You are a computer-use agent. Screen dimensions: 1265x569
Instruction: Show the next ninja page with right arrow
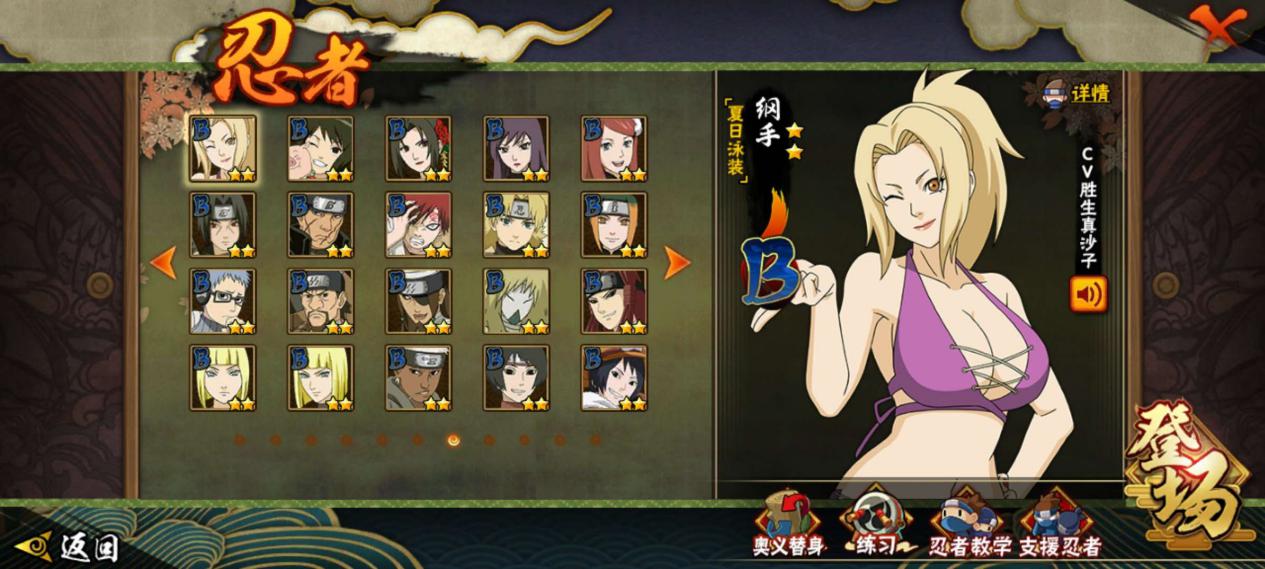click(x=677, y=263)
